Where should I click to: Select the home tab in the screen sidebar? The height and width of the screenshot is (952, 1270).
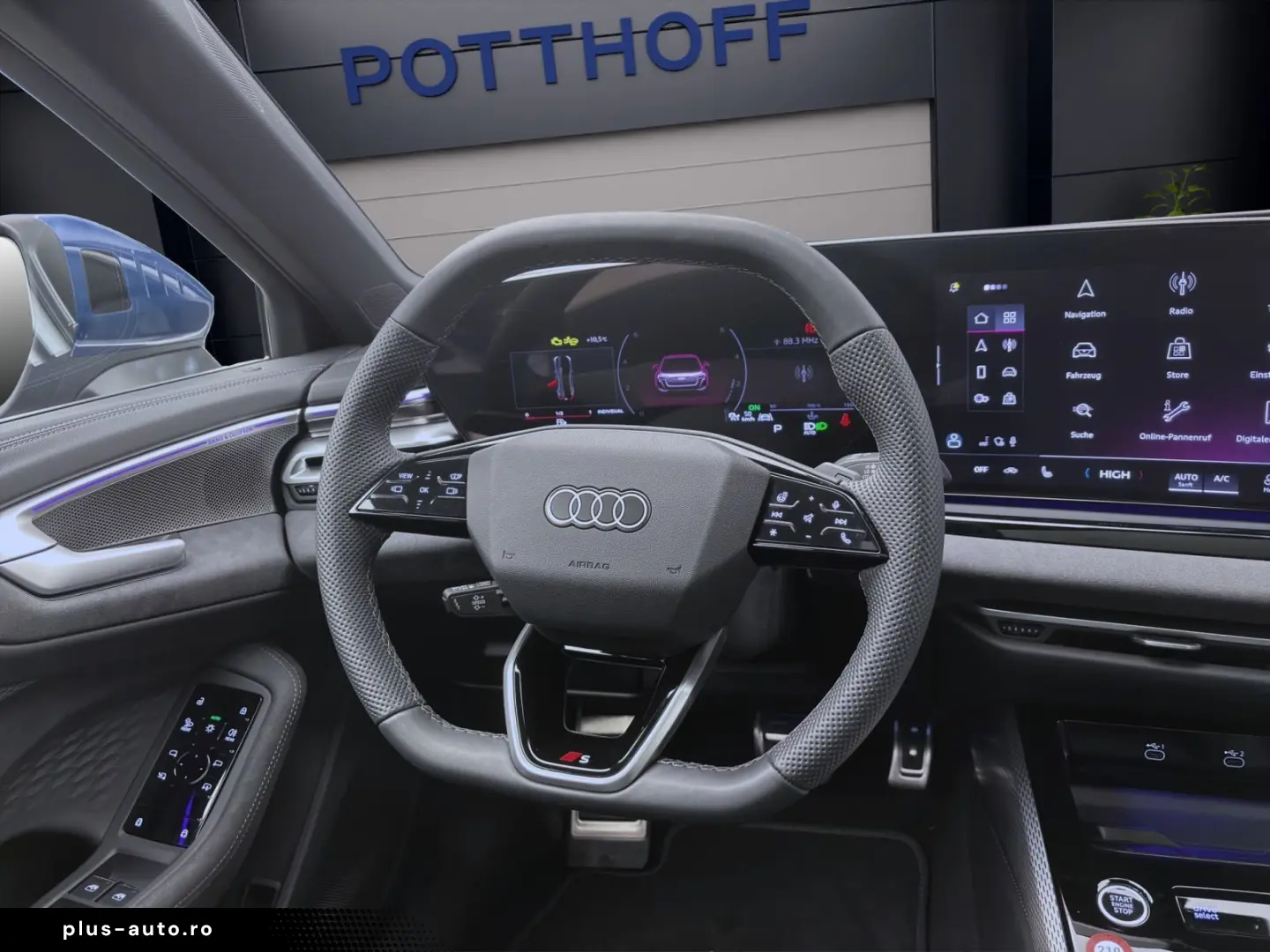click(x=982, y=316)
